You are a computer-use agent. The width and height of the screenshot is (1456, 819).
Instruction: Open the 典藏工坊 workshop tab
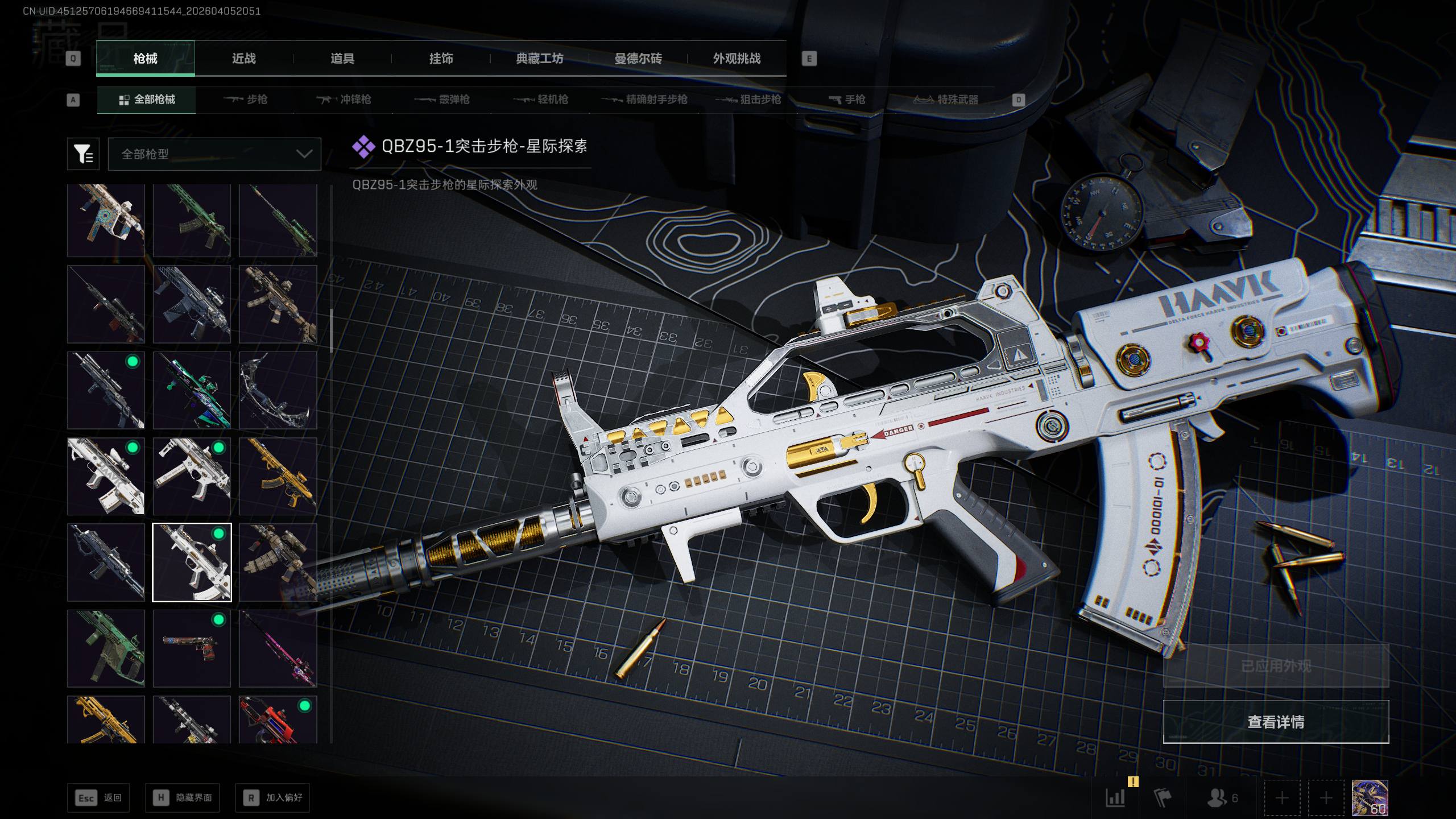coord(539,59)
